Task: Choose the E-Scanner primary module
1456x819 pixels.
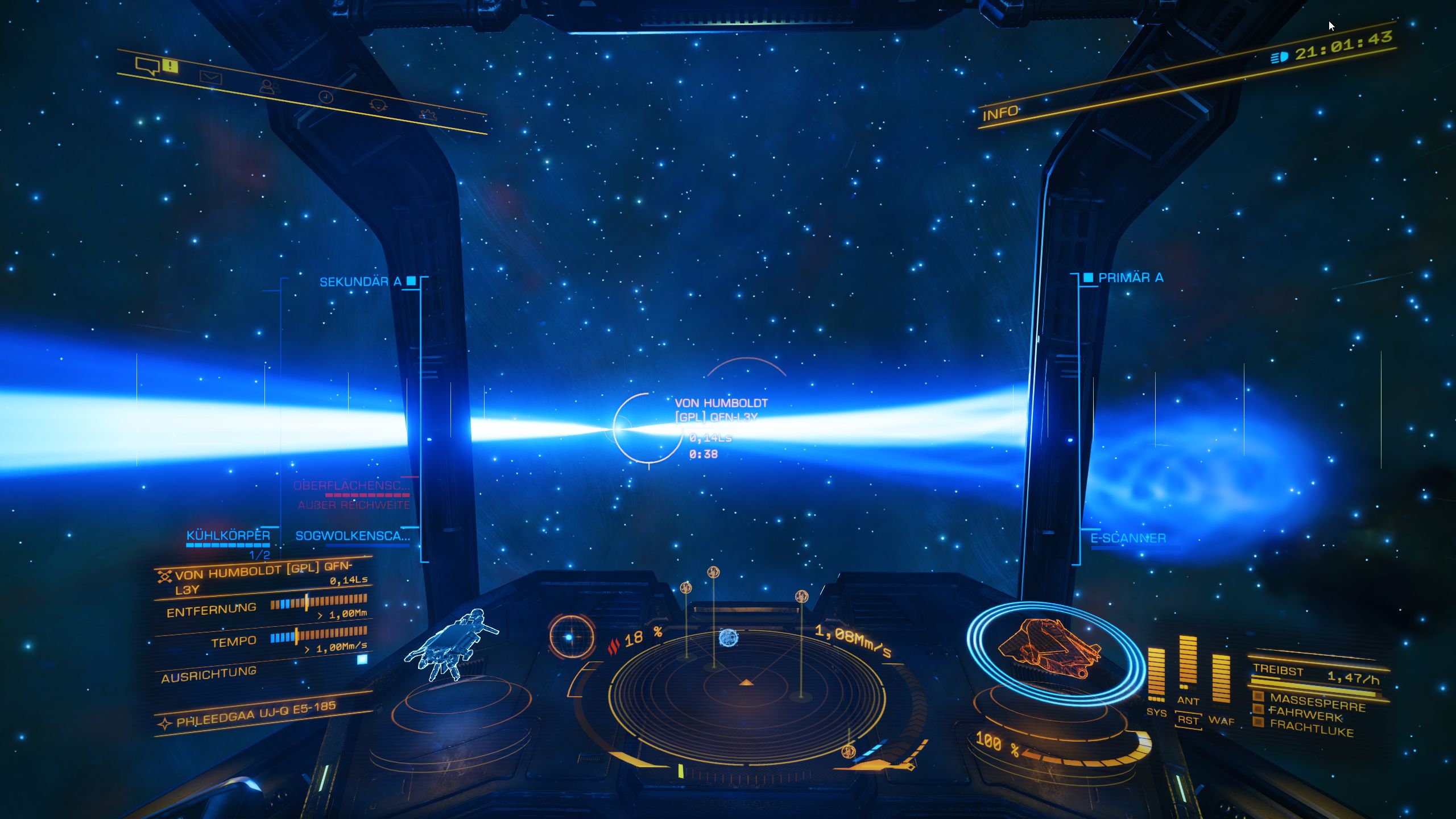Action: (x=1128, y=538)
